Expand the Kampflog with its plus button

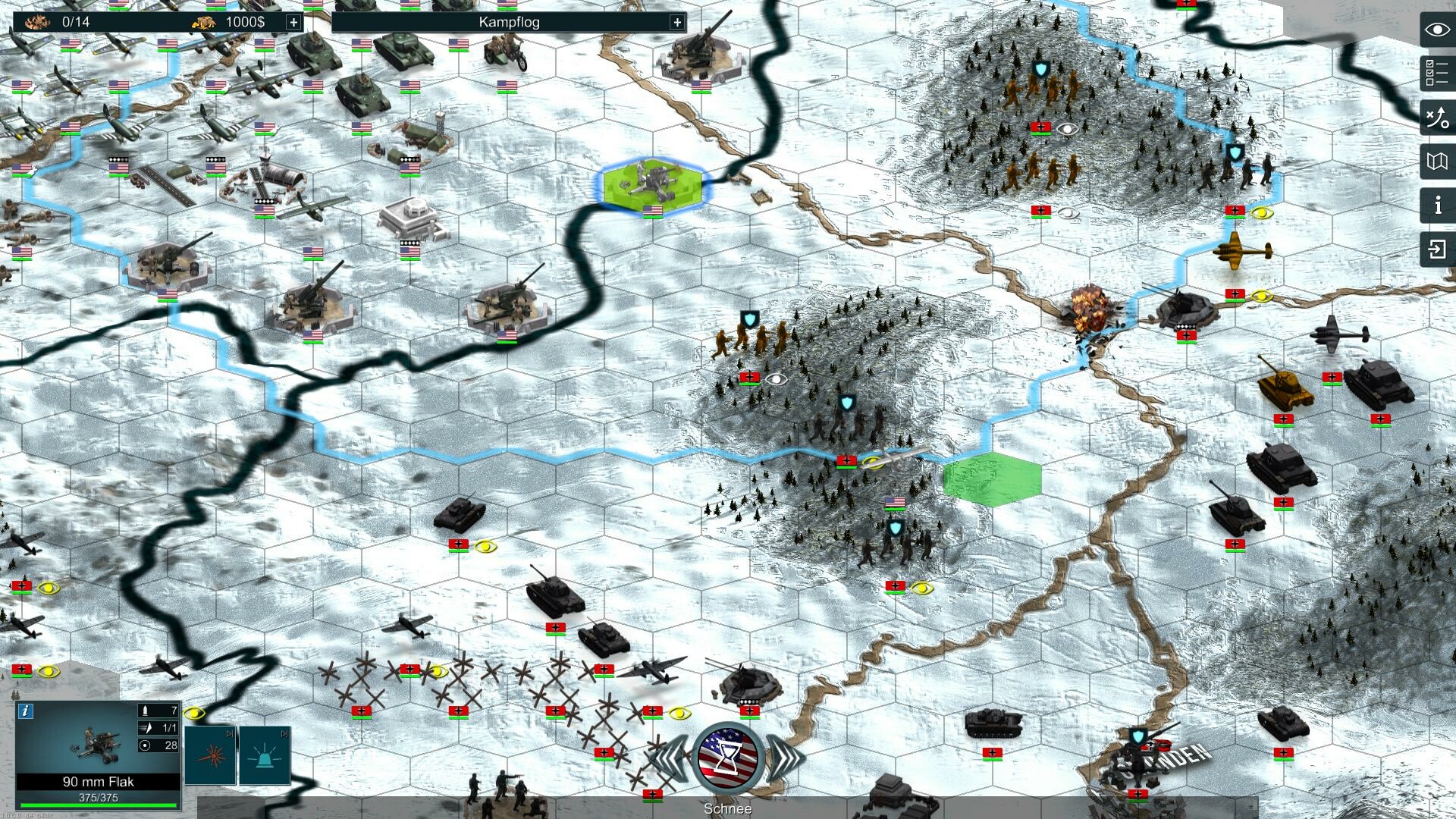click(x=676, y=22)
